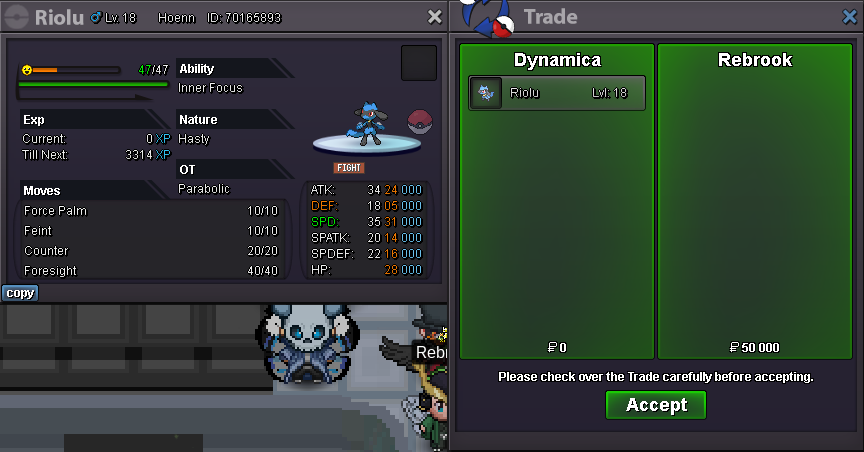The image size is (864, 452).
Task: Close the Trade window
Action: [849, 17]
